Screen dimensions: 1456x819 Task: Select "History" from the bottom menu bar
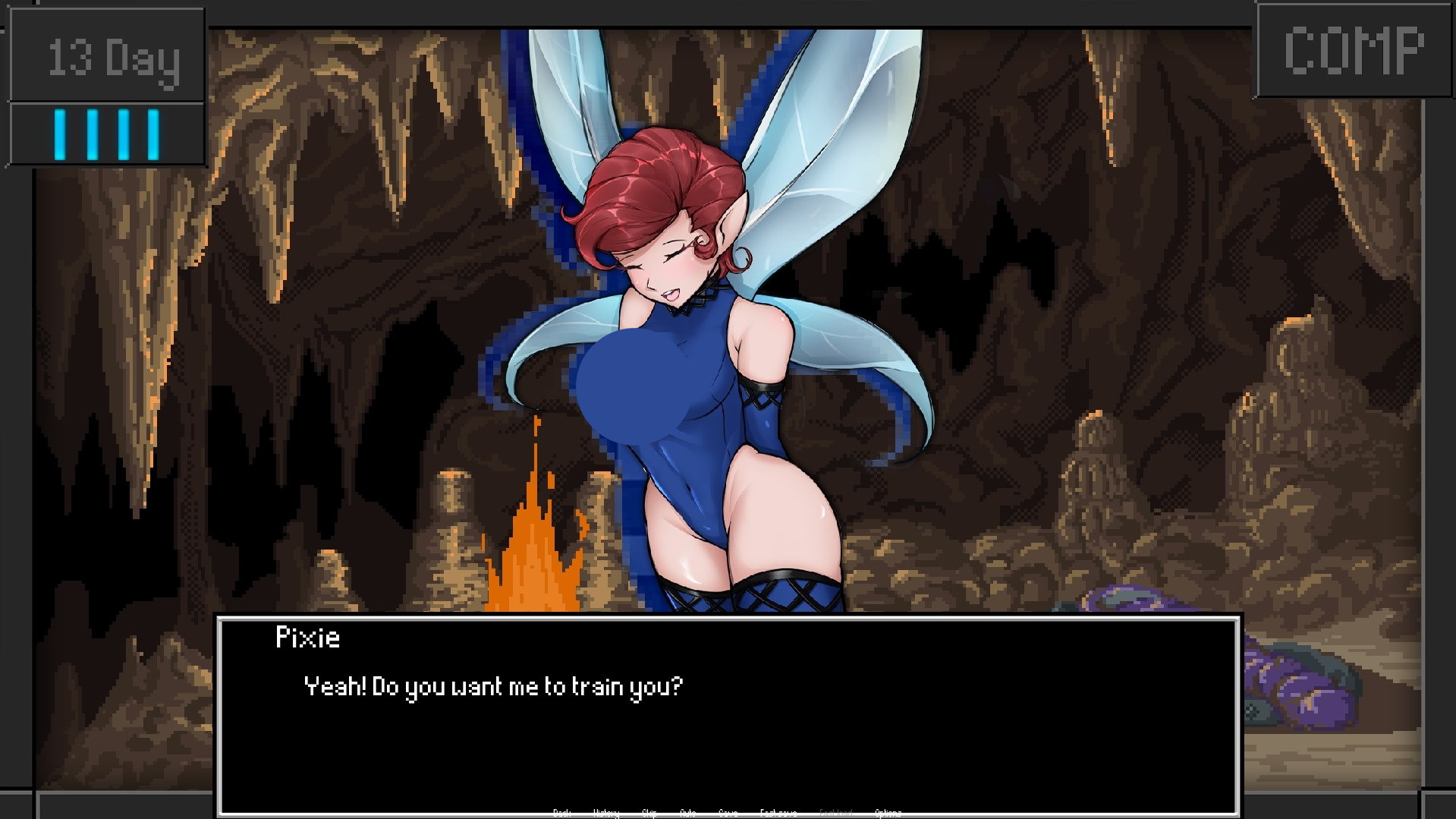[606, 812]
